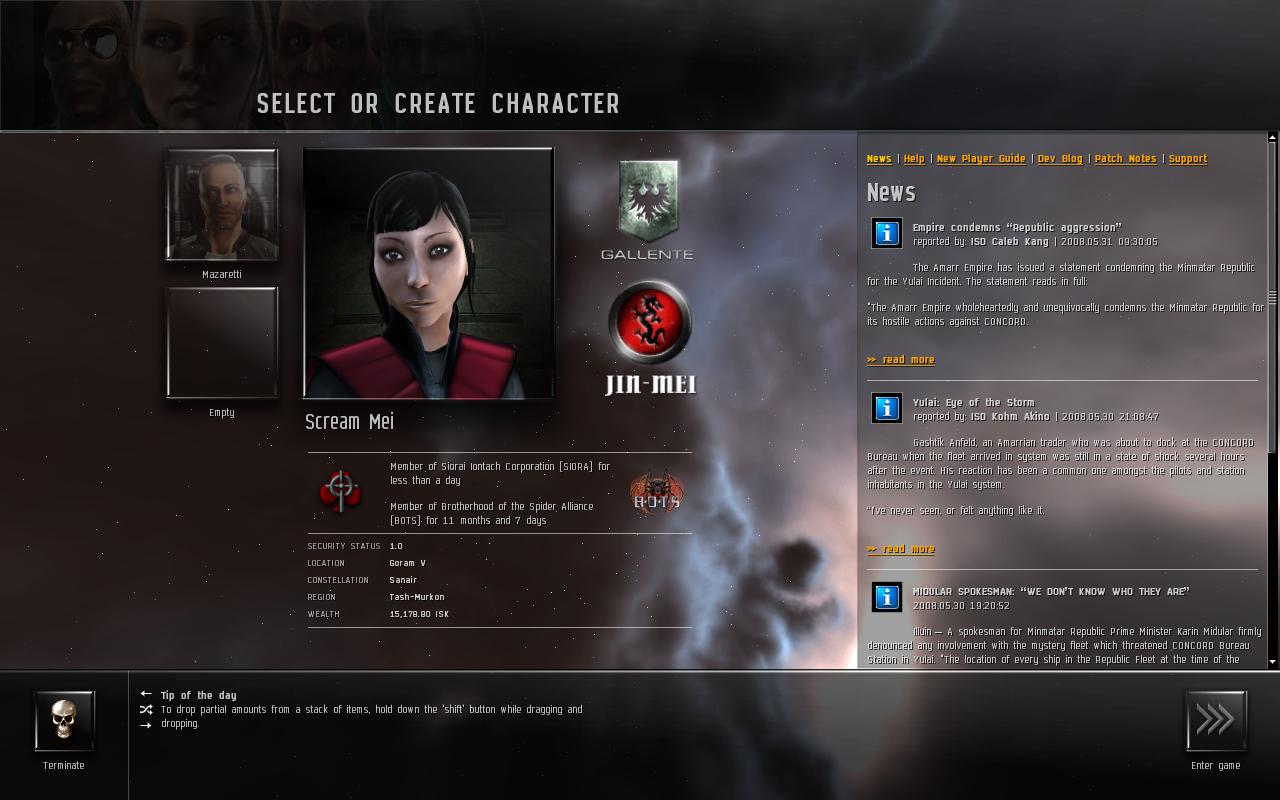The height and width of the screenshot is (800, 1280).
Task: Read more of Empire condemns article
Action: pos(901,360)
